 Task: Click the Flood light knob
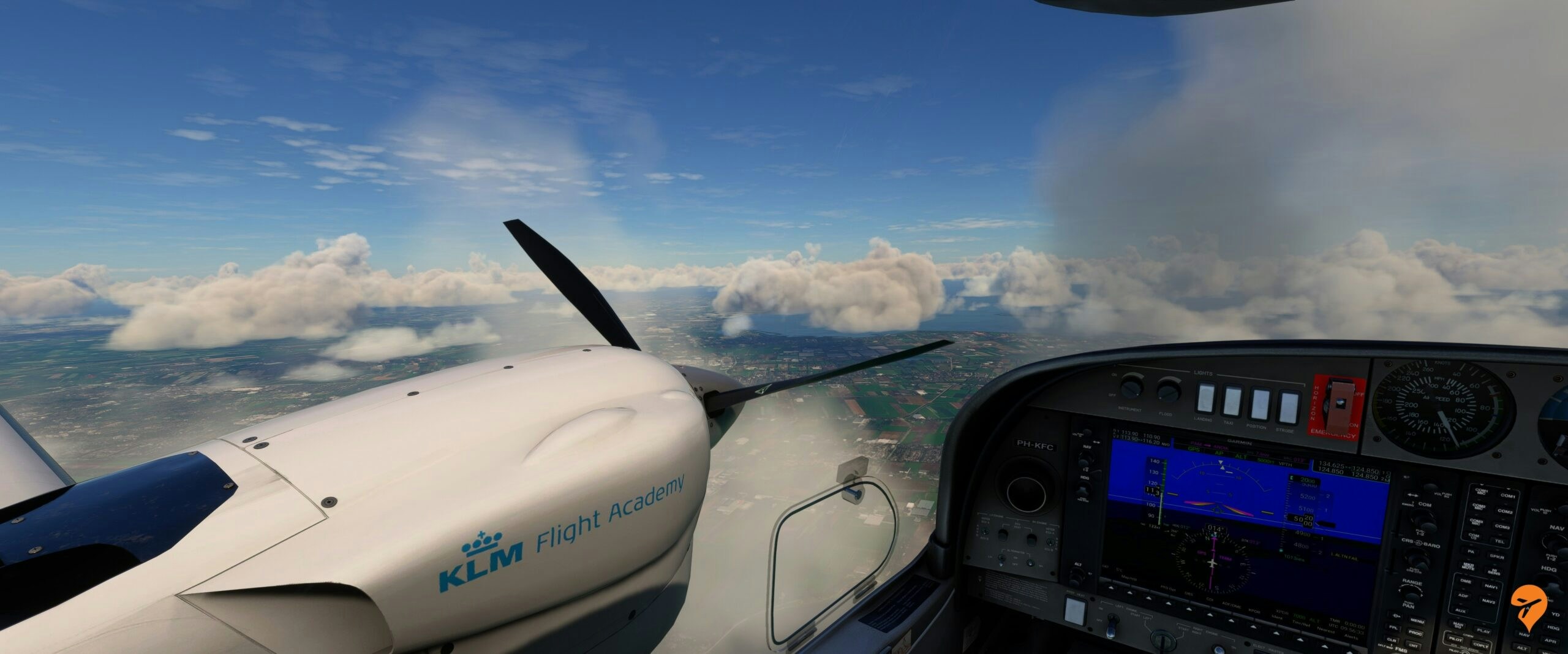(x=1169, y=390)
